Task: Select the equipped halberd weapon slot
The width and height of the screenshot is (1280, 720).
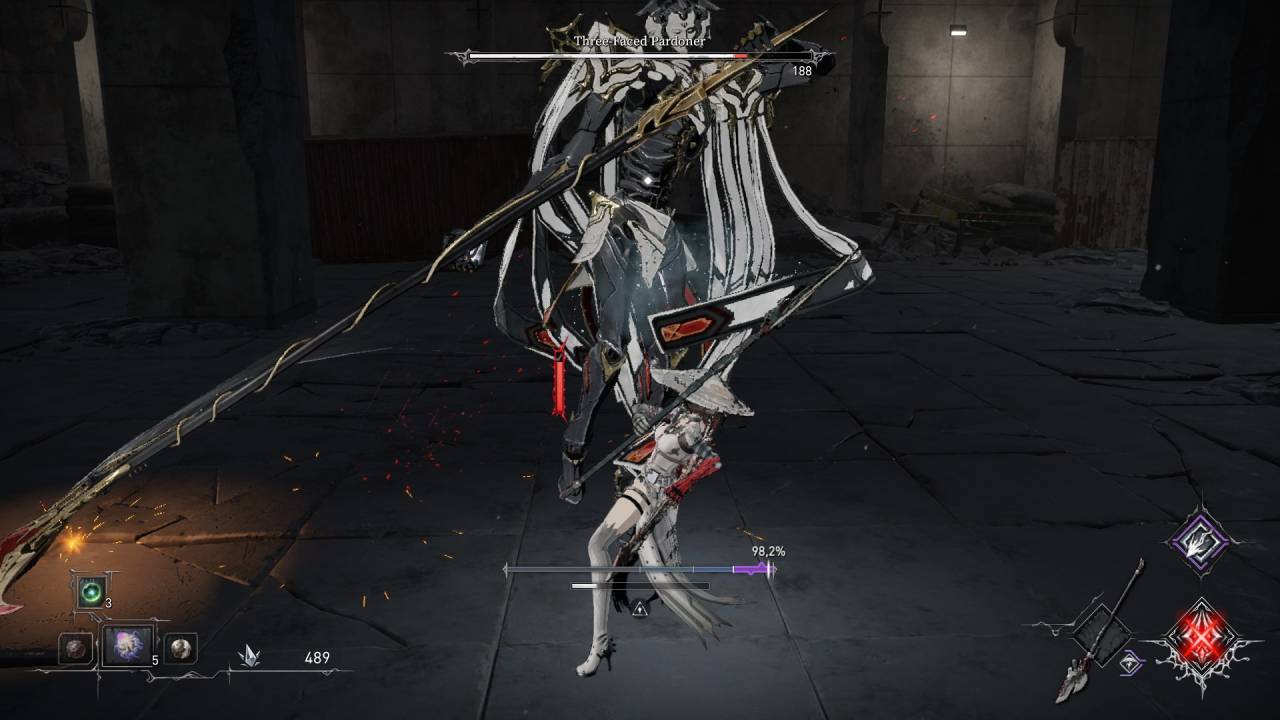Action: 1100,632
